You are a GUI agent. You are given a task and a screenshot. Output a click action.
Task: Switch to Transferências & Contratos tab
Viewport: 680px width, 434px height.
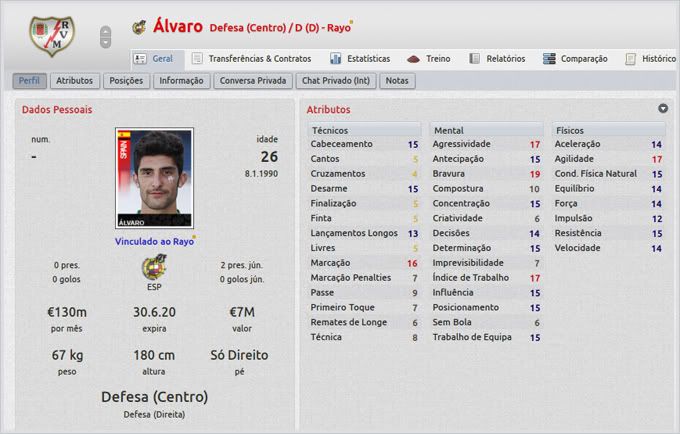click(251, 59)
